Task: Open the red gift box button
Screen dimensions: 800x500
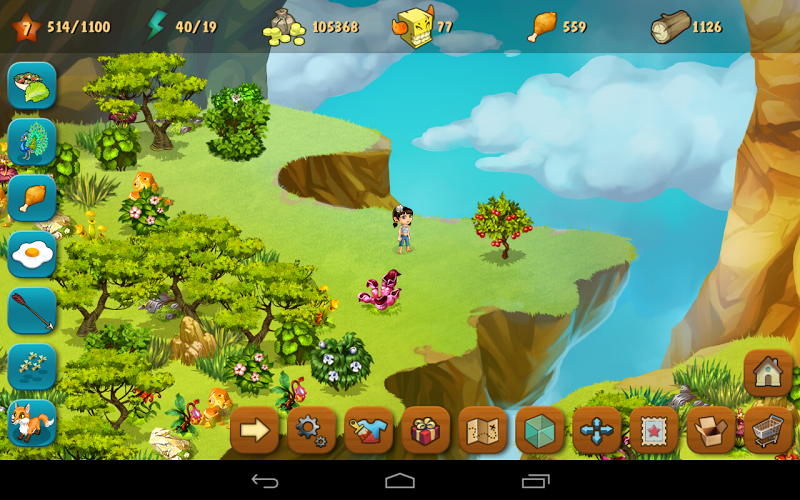Action: (426, 430)
